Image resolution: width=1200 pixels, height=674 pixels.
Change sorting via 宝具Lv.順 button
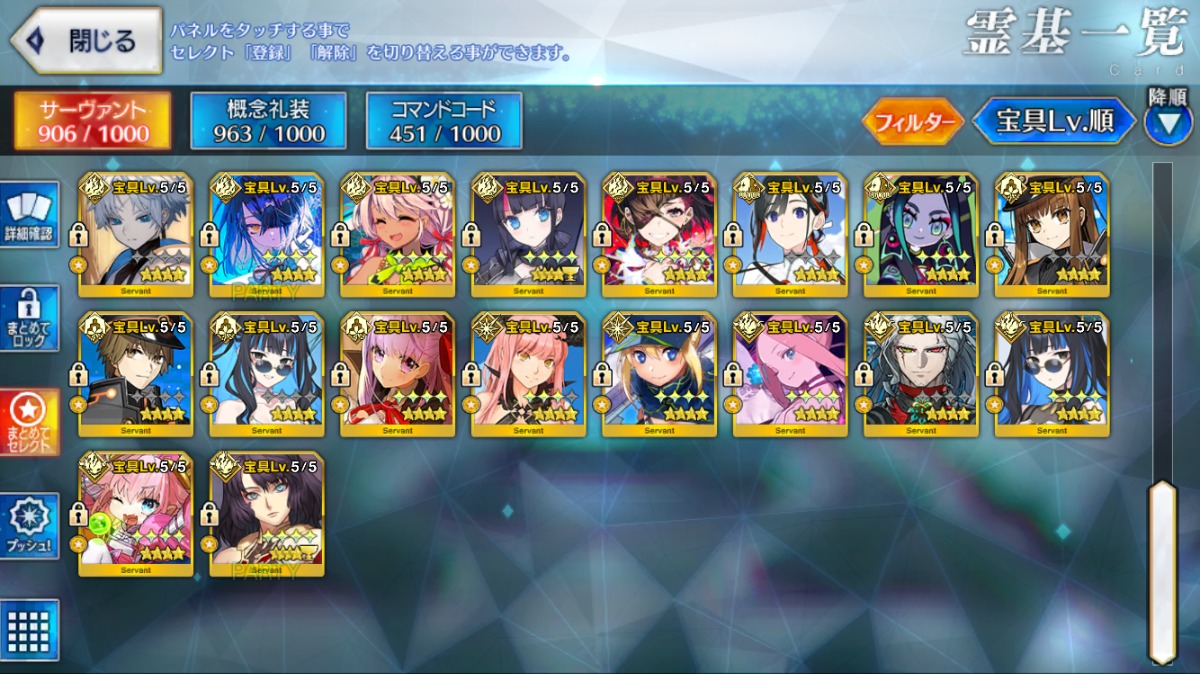click(x=1054, y=122)
